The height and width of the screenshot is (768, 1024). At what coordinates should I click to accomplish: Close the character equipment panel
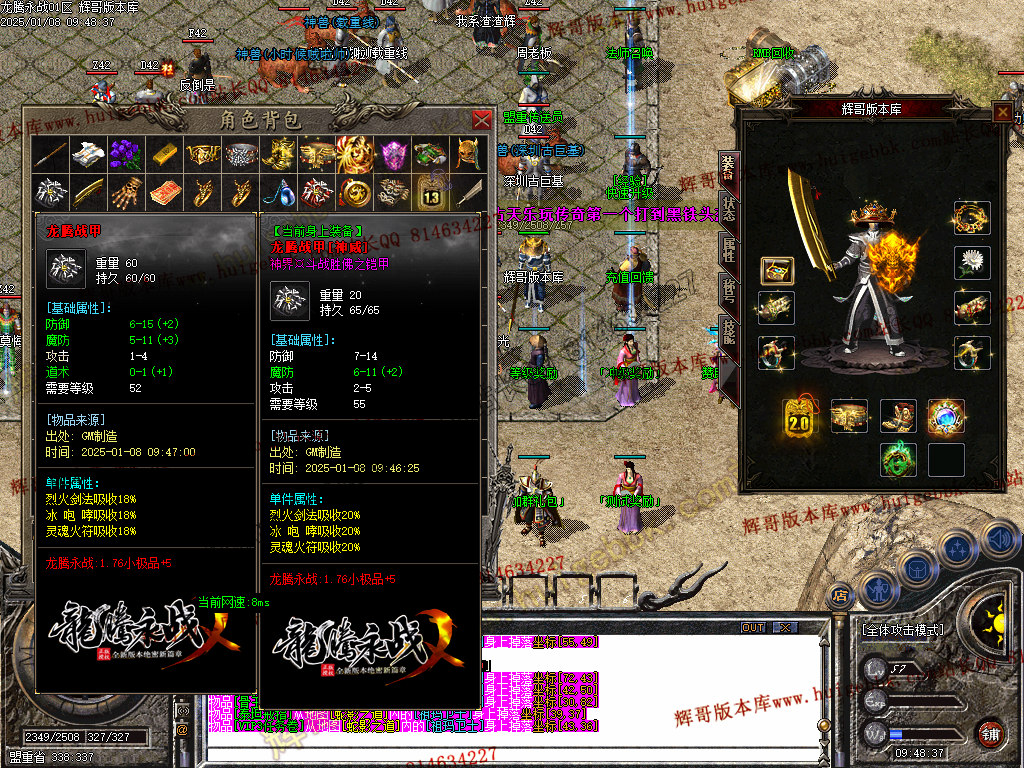click(x=1002, y=112)
